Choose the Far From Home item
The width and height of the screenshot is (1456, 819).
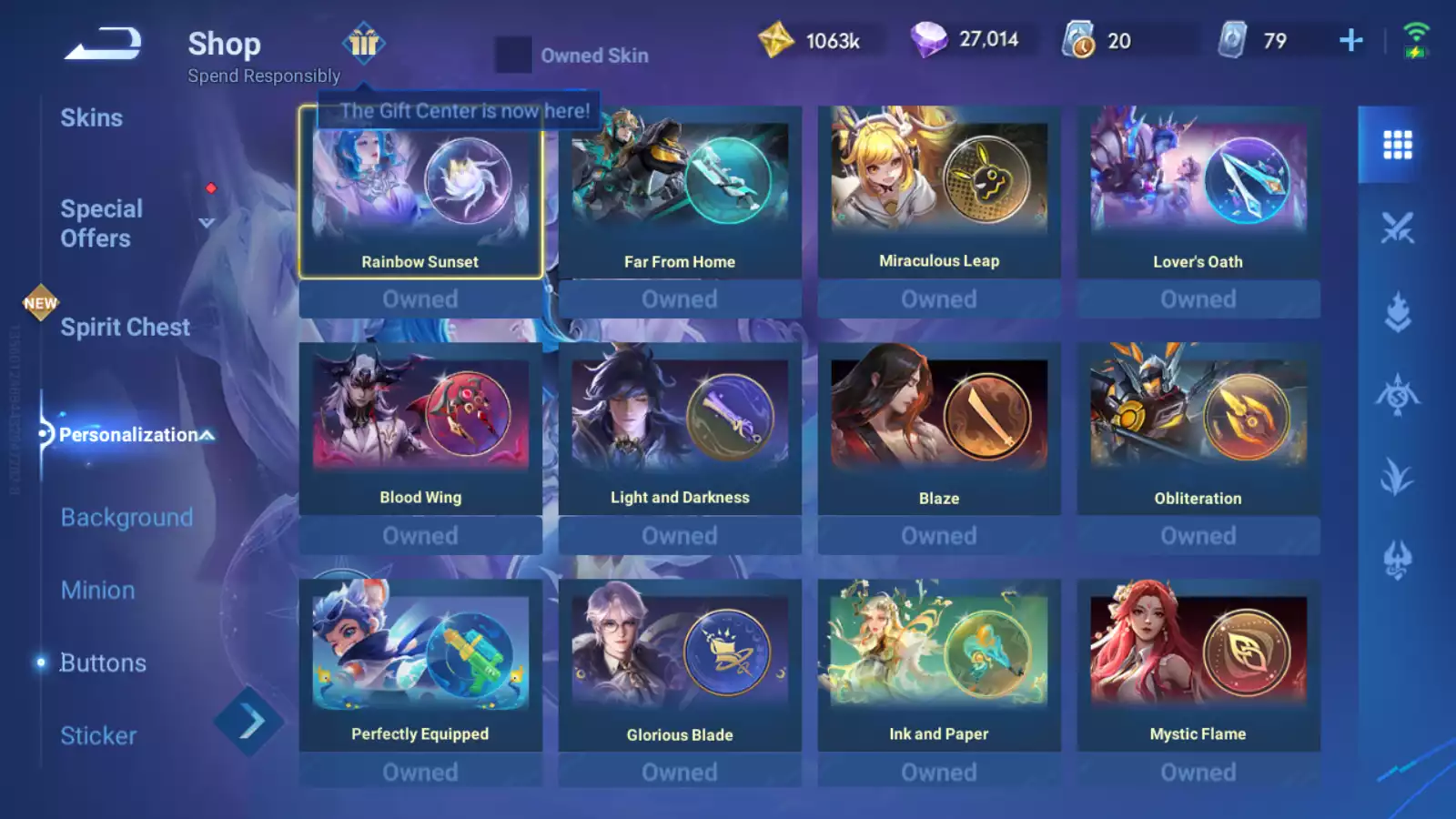coord(680,192)
